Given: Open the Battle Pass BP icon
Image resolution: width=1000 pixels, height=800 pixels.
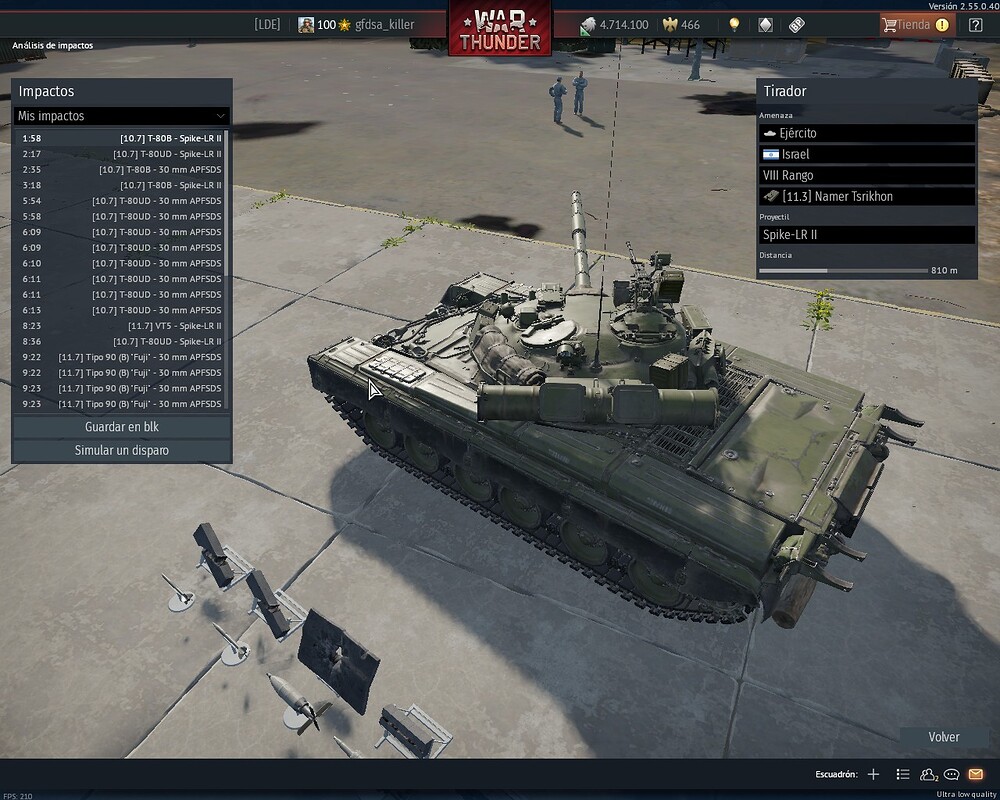Looking at the screenshot, I should coord(797,25).
